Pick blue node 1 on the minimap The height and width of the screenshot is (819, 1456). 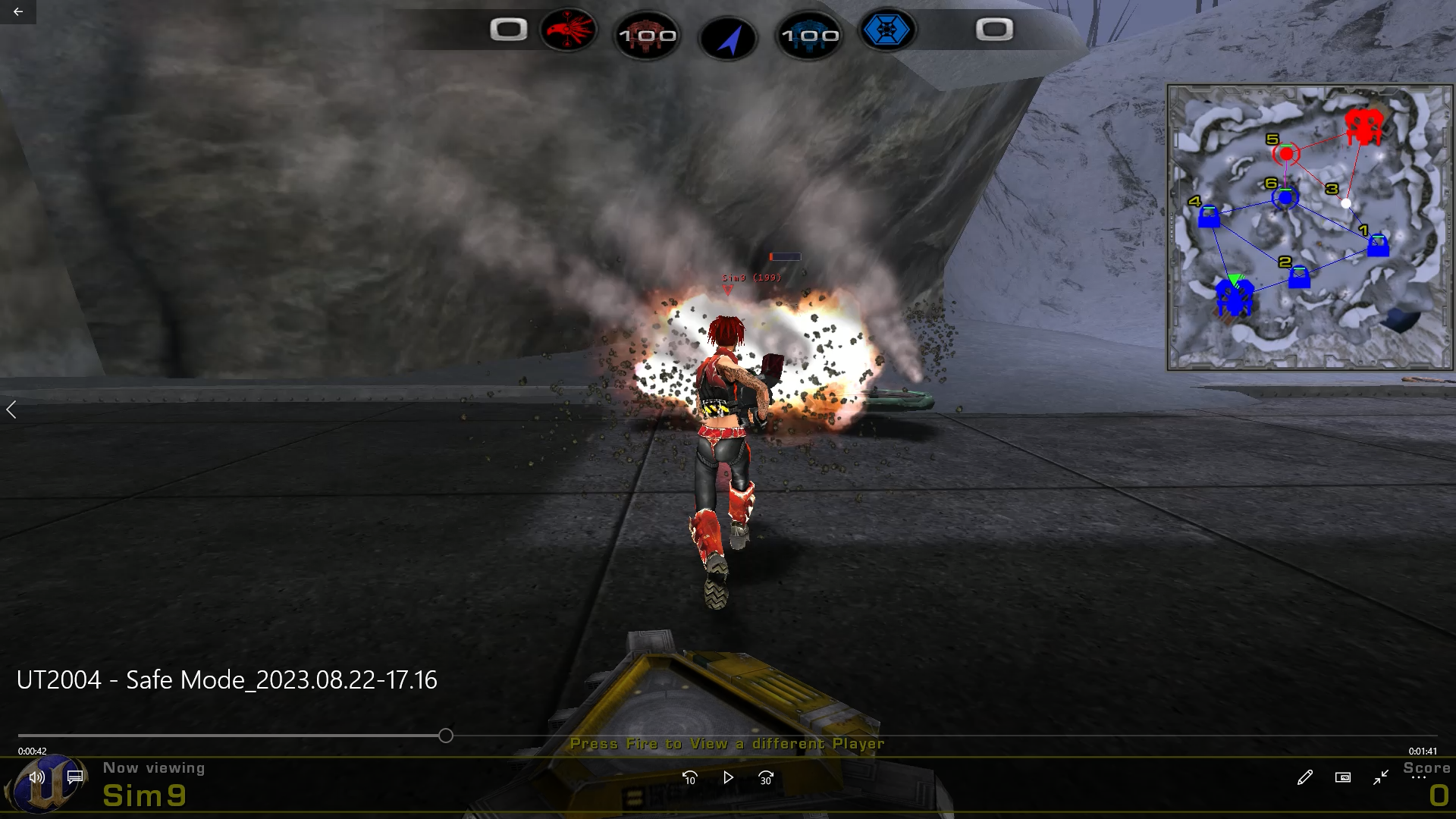click(x=1378, y=246)
